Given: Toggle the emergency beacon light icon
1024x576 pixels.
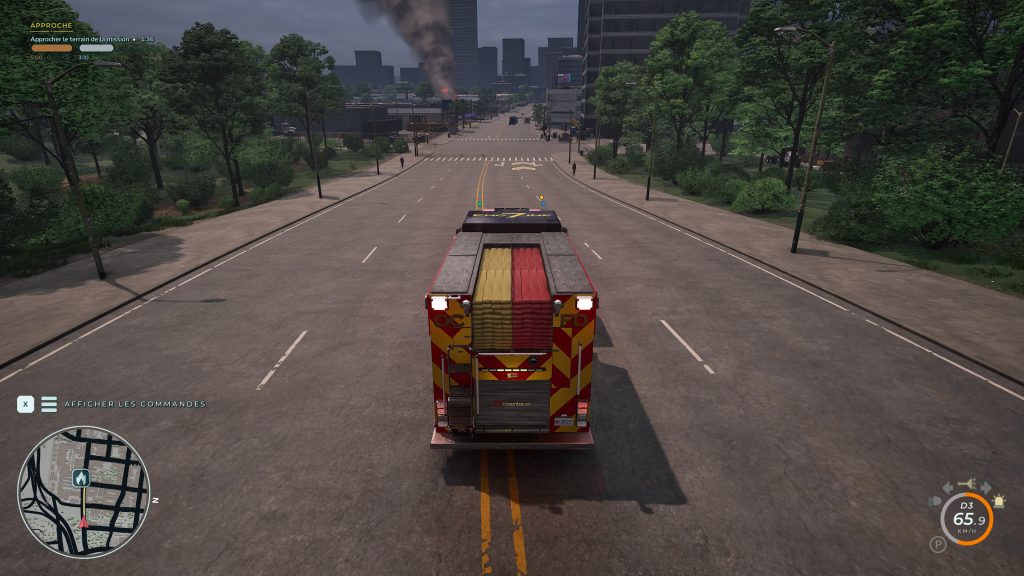Looking at the screenshot, I should click(x=997, y=501).
